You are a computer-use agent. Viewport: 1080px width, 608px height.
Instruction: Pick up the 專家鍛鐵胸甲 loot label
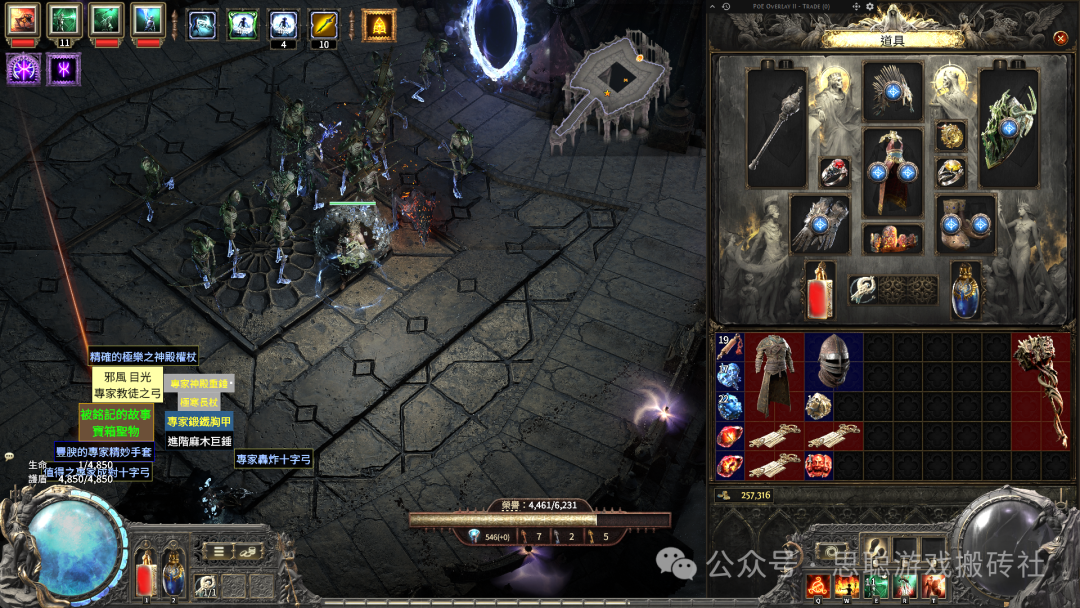coord(198,422)
